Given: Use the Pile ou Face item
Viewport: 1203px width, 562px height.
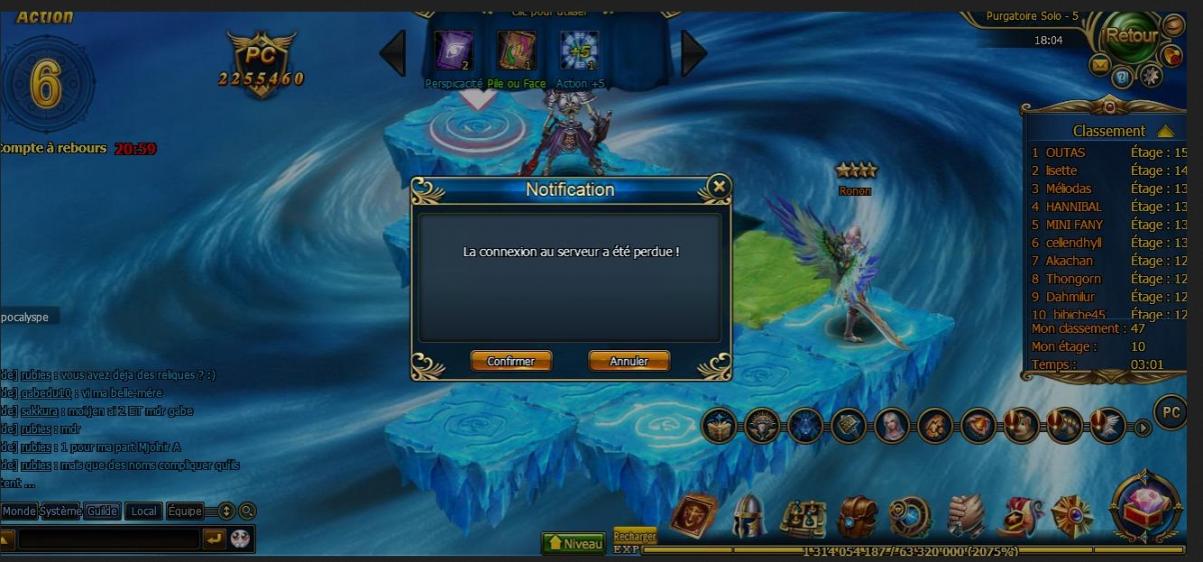Looking at the screenshot, I should pyautogui.click(x=516, y=52).
